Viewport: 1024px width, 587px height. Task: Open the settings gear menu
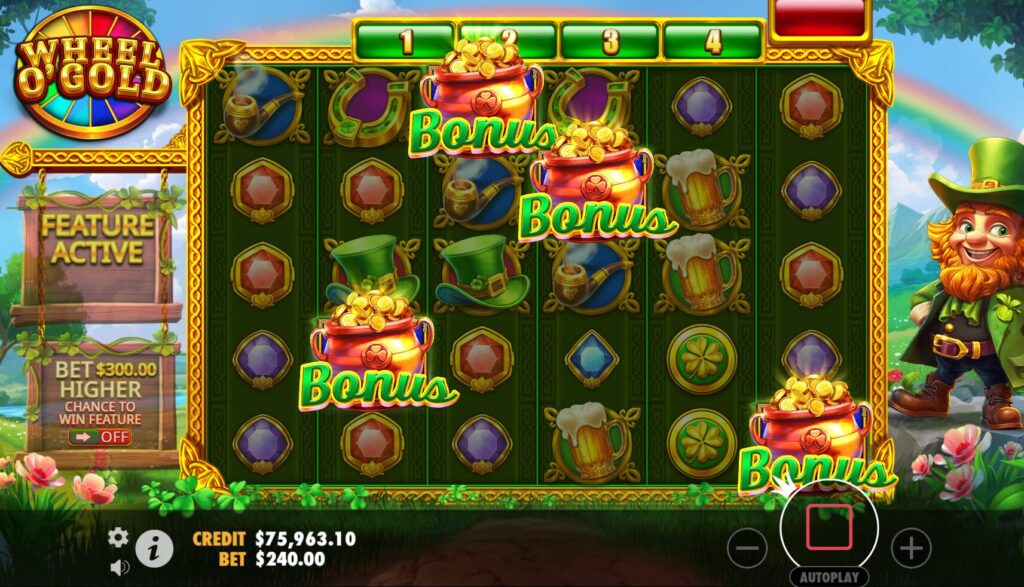pyautogui.click(x=118, y=538)
